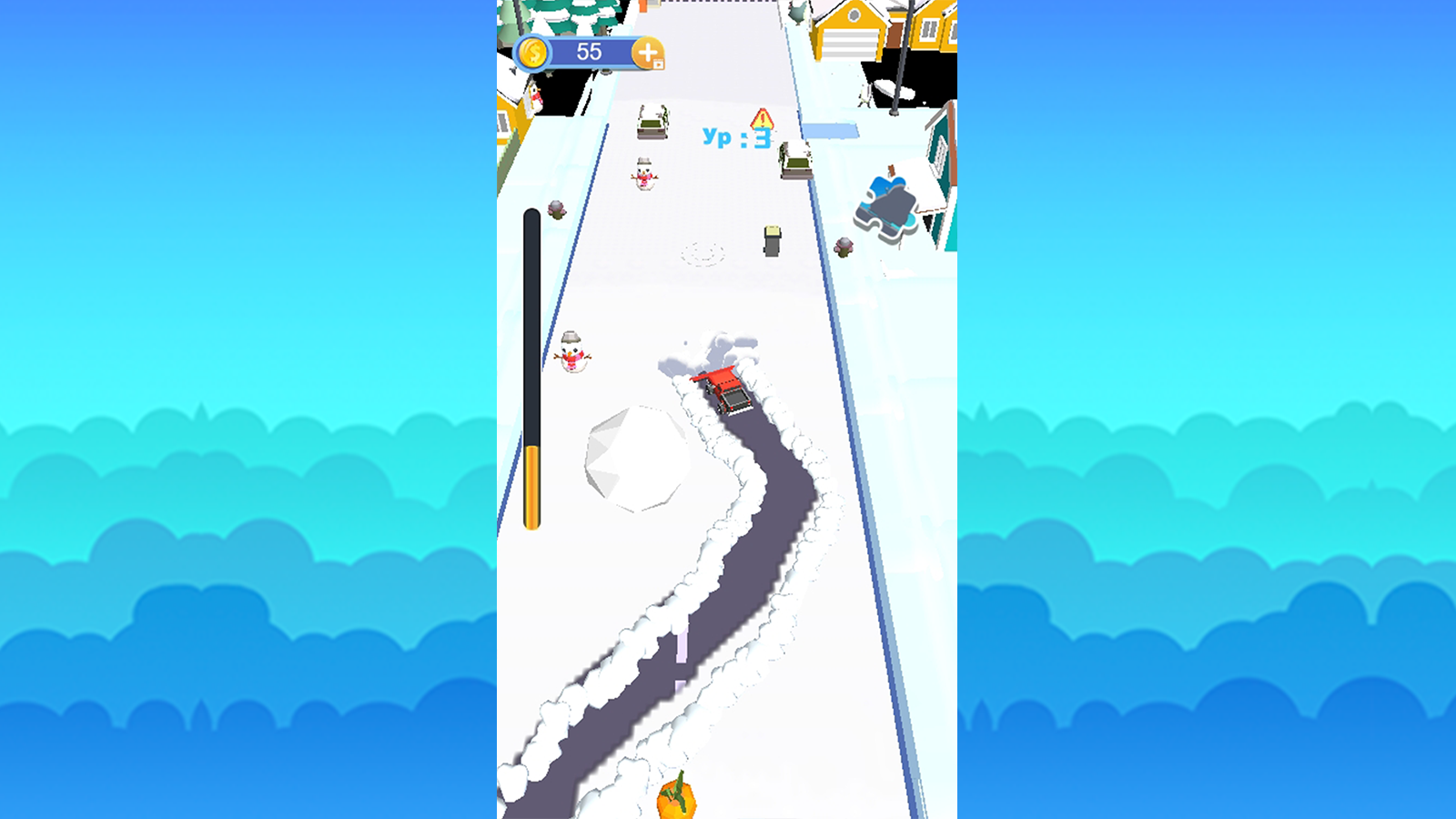Screen dimensions: 1456x819
Task: Click the level indicator labeled Уp : 3
Action: pyautogui.click(x=737, y=136)
